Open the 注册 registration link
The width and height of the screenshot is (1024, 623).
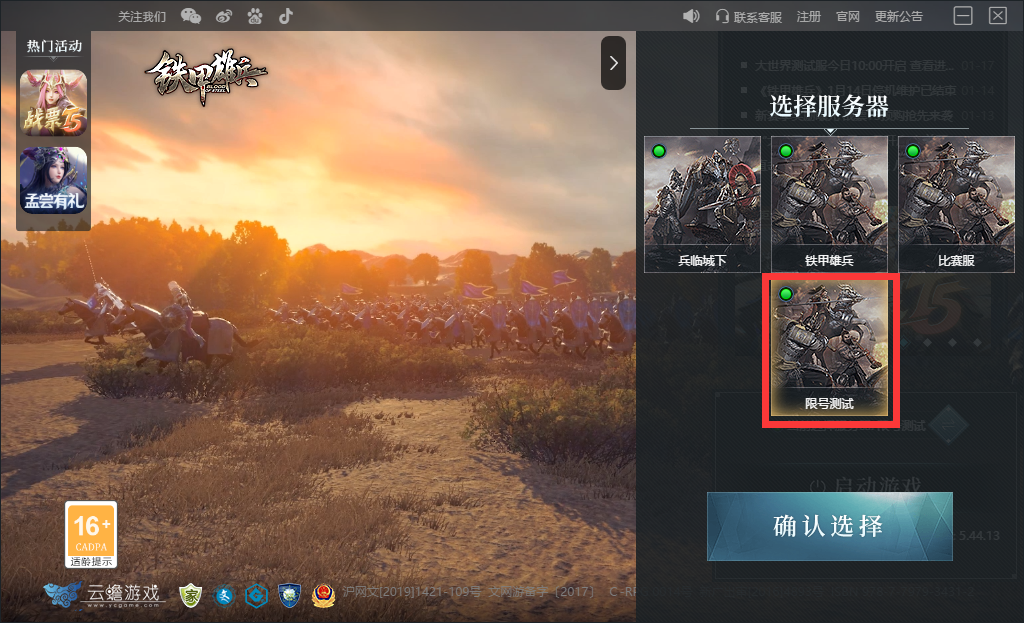pos(808,16)
